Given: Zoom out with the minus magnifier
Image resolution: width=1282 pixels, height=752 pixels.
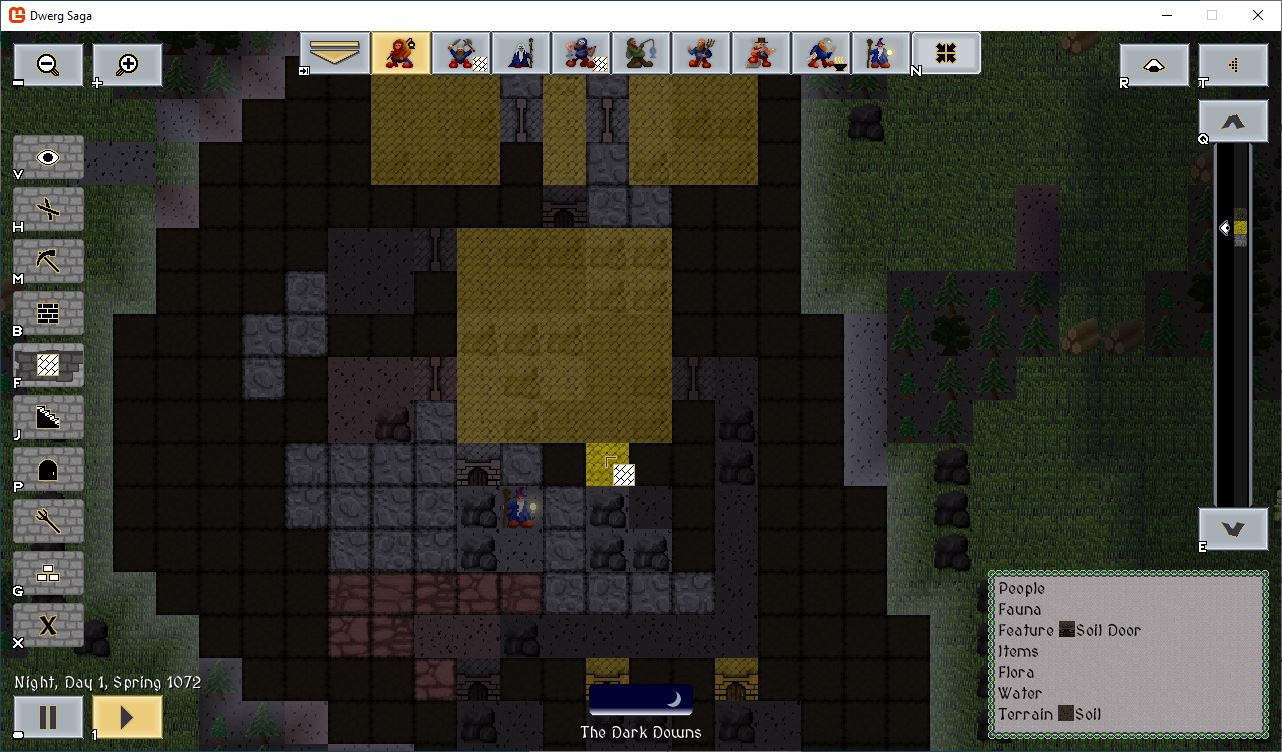Looking at the screenshot, I should 48,65.
